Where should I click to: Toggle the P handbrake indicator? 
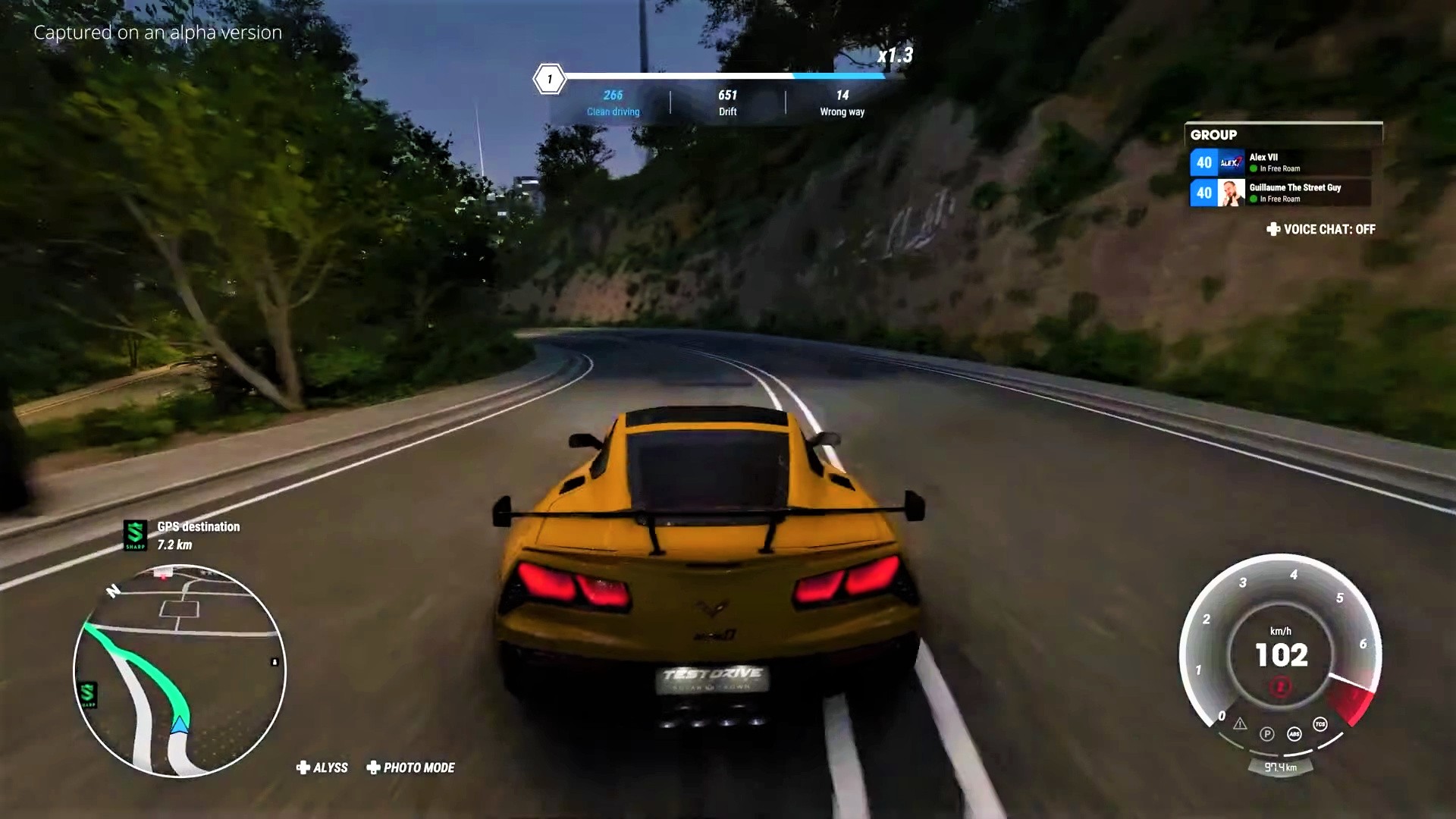click(1267, 734)
